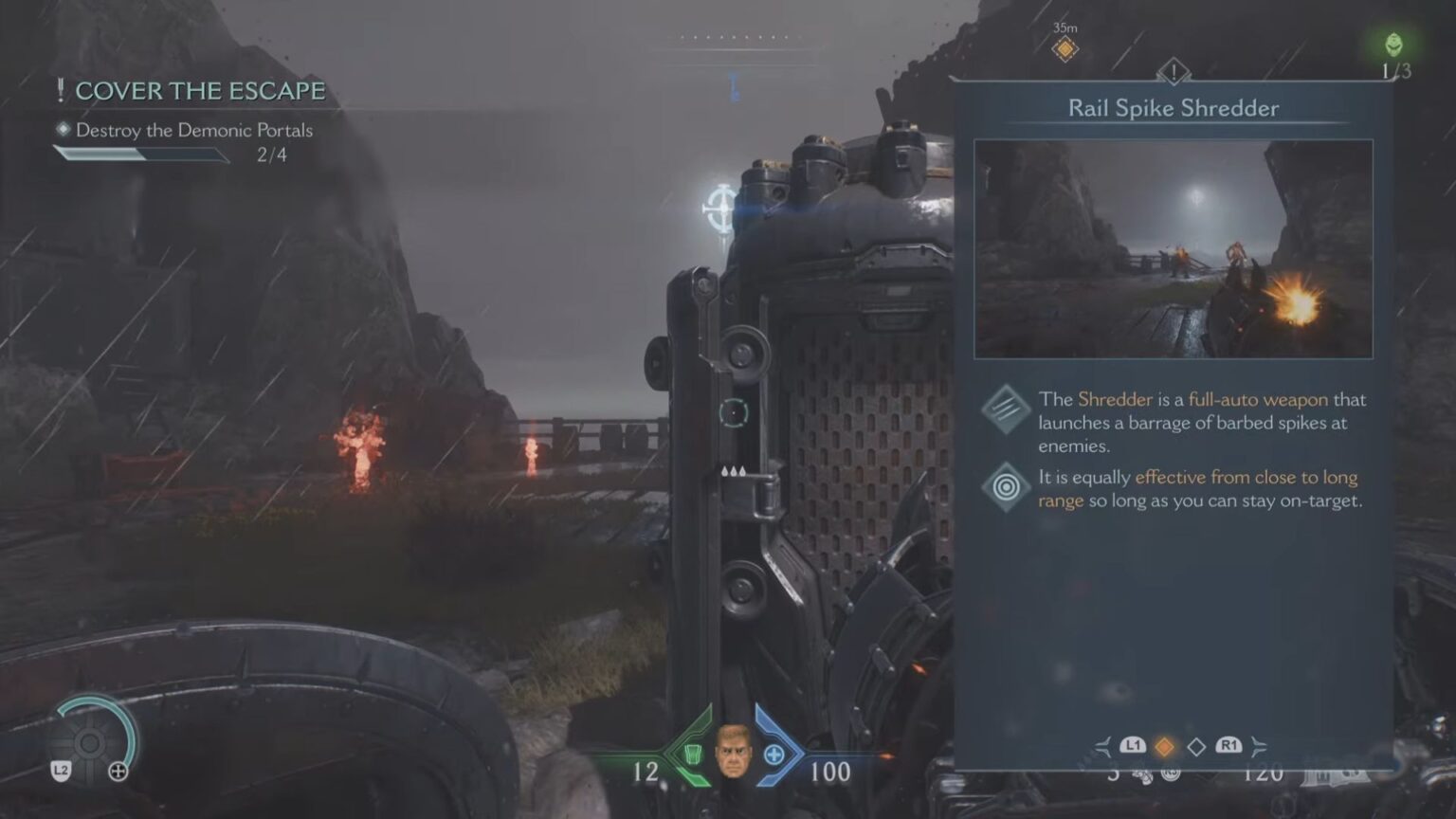Screen dimensions: 1456x819
Task: Select the L1 button prompt in the weapon bar
Action: [1134, 745]
